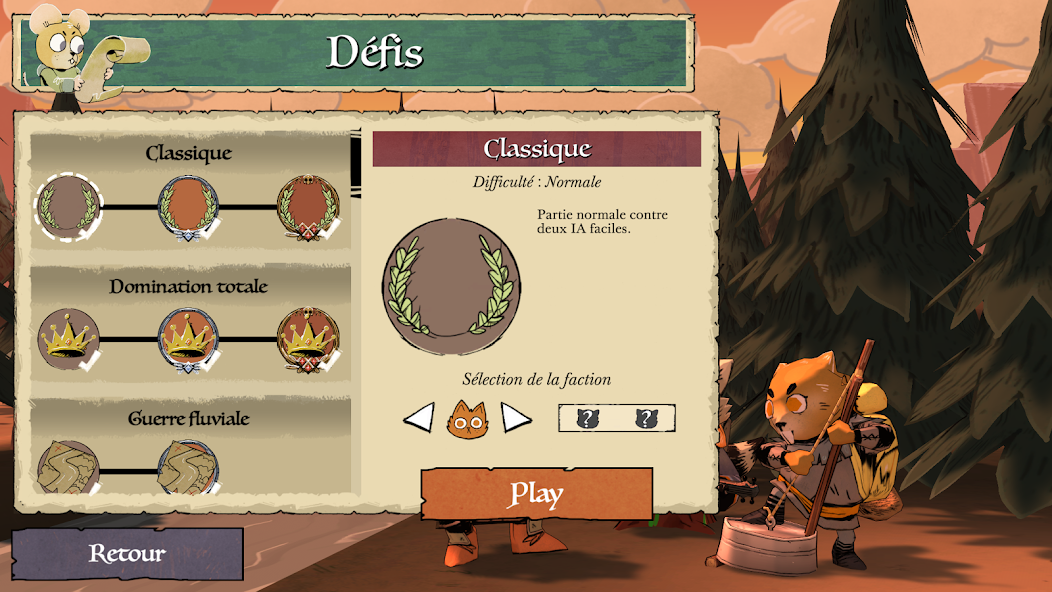
Task: Select the middle Domination totale crown medal
Action: pyautogui.click(x=188, y=339)
